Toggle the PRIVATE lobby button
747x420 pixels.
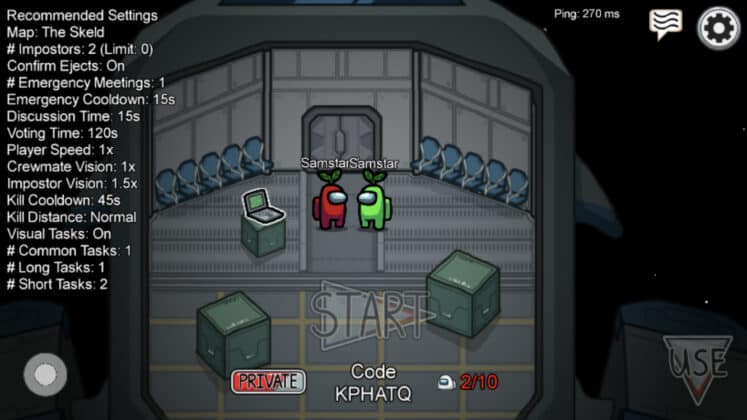(x=268, y=381)
